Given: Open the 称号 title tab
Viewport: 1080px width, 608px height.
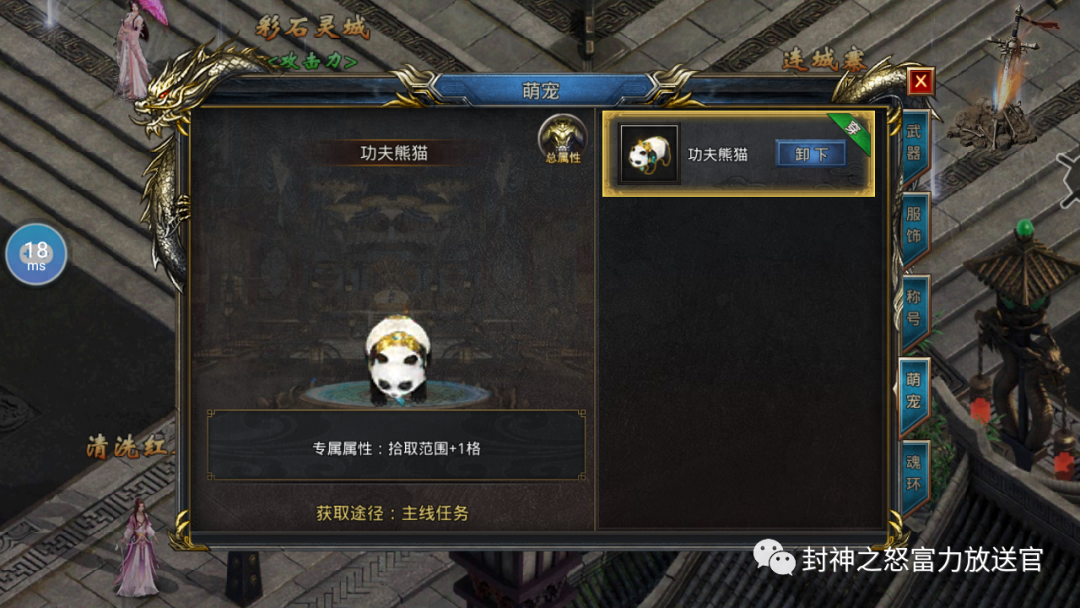Looking at the screenshot, I should click(914, 309).
